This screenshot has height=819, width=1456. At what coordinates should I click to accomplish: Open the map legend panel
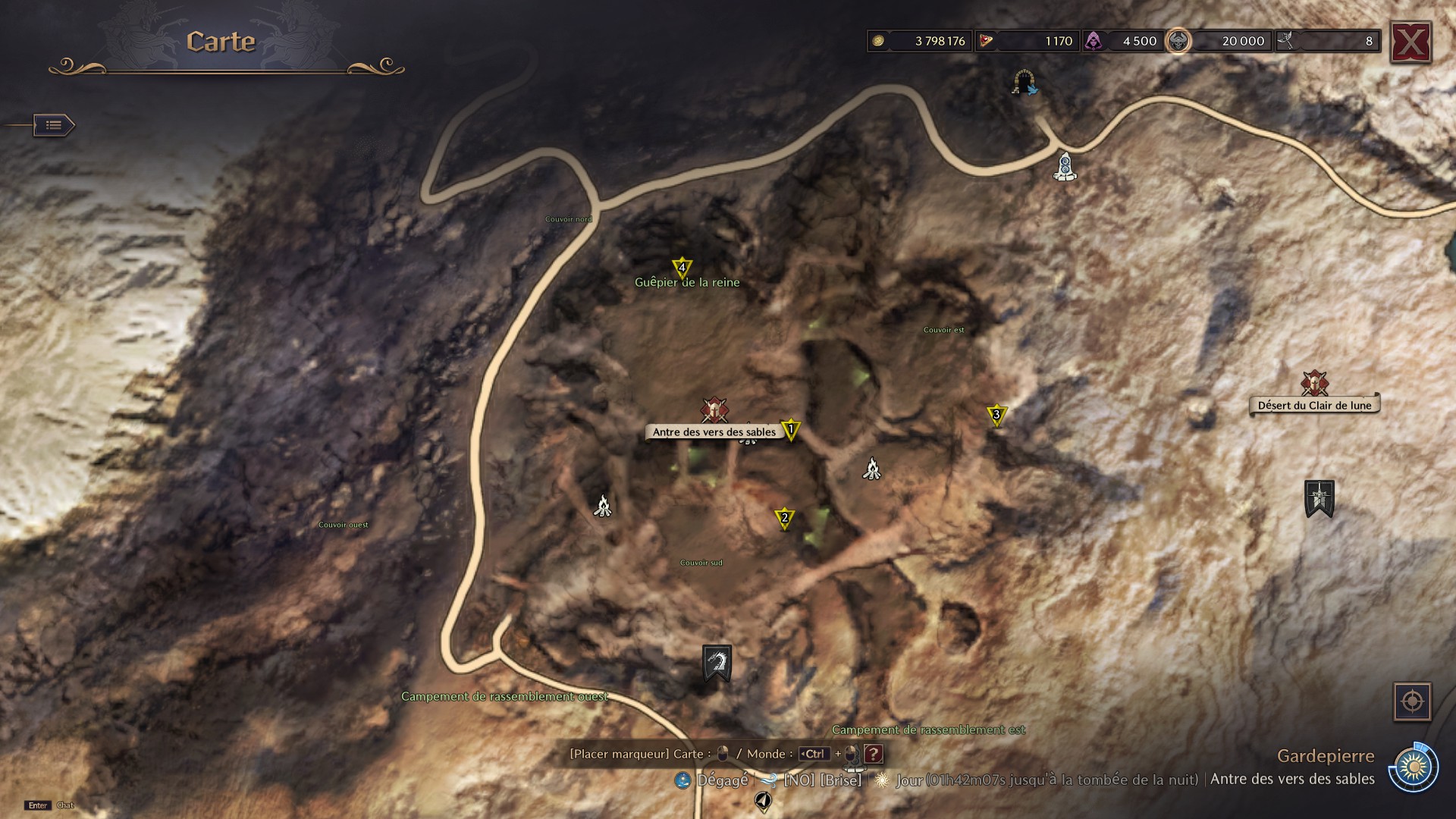click(52, 125)
